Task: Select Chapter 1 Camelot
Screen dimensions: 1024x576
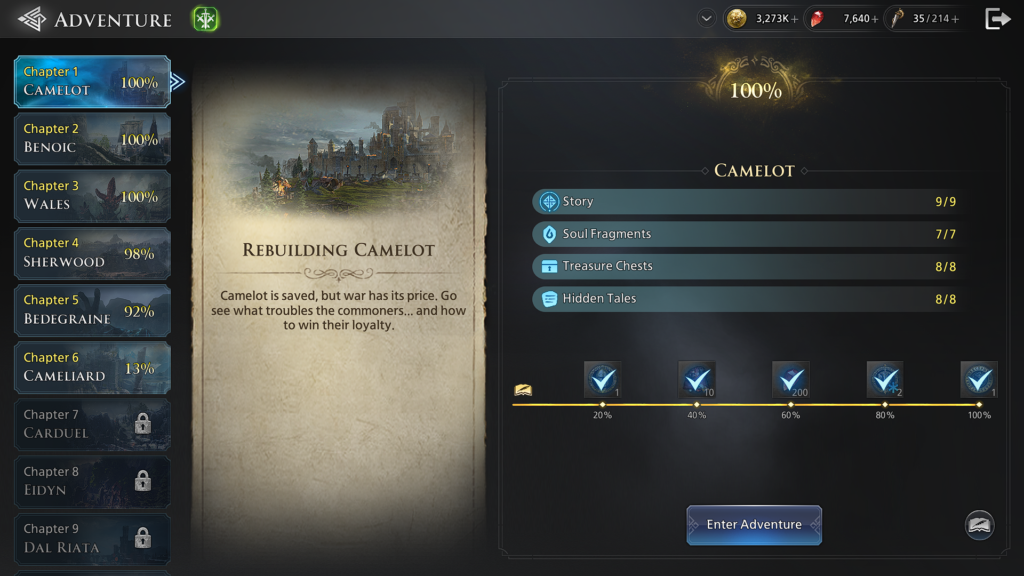Action: pyautogui.click(x=92, y=81)
